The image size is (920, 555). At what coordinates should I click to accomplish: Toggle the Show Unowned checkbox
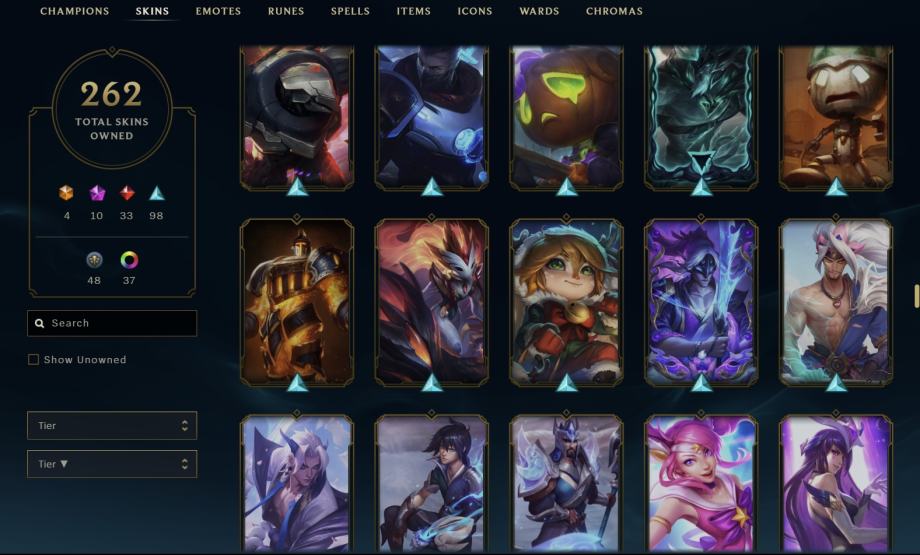tap(34, 360)
